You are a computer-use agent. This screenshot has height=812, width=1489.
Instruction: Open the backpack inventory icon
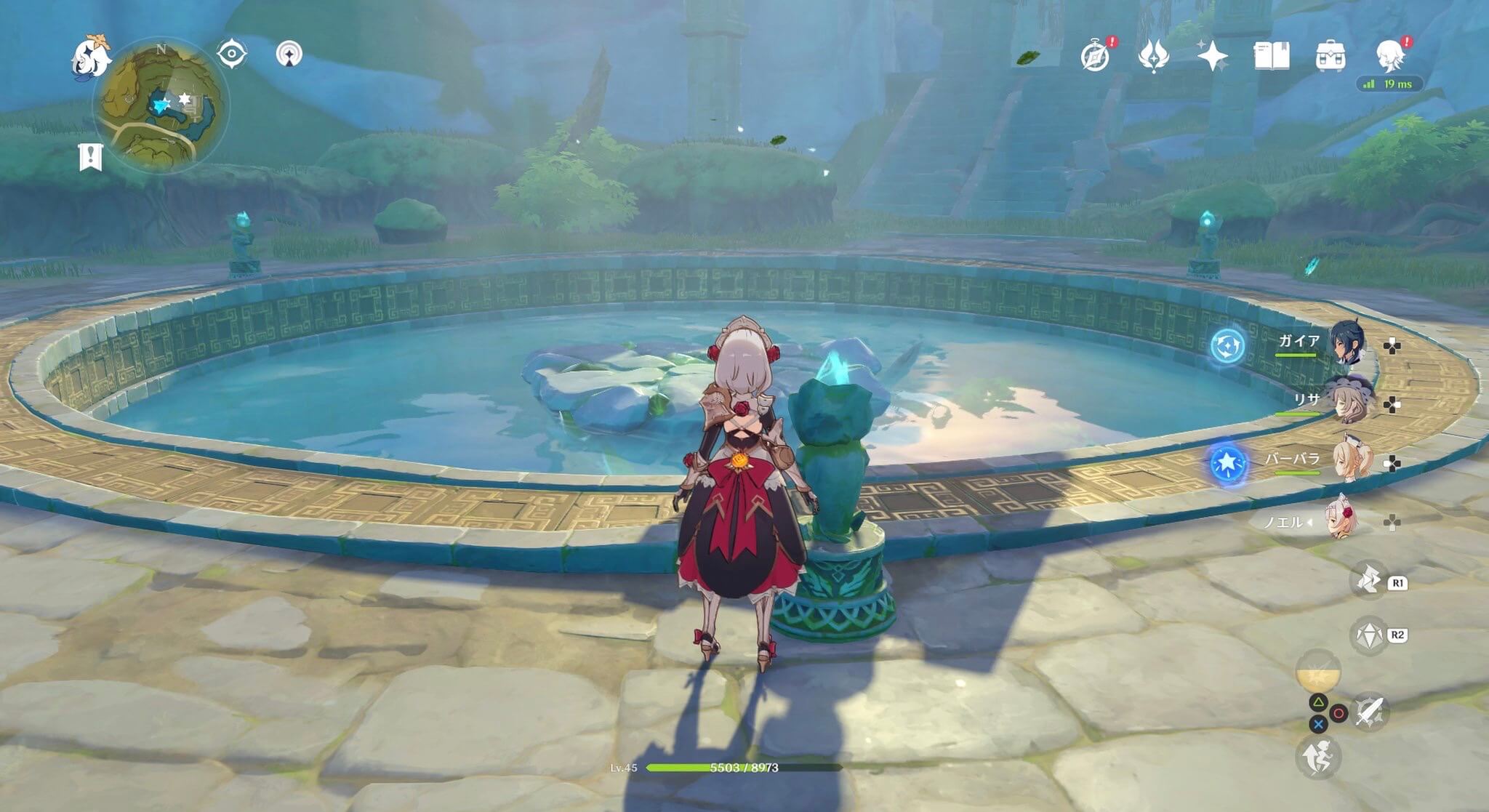point(1331,56)
